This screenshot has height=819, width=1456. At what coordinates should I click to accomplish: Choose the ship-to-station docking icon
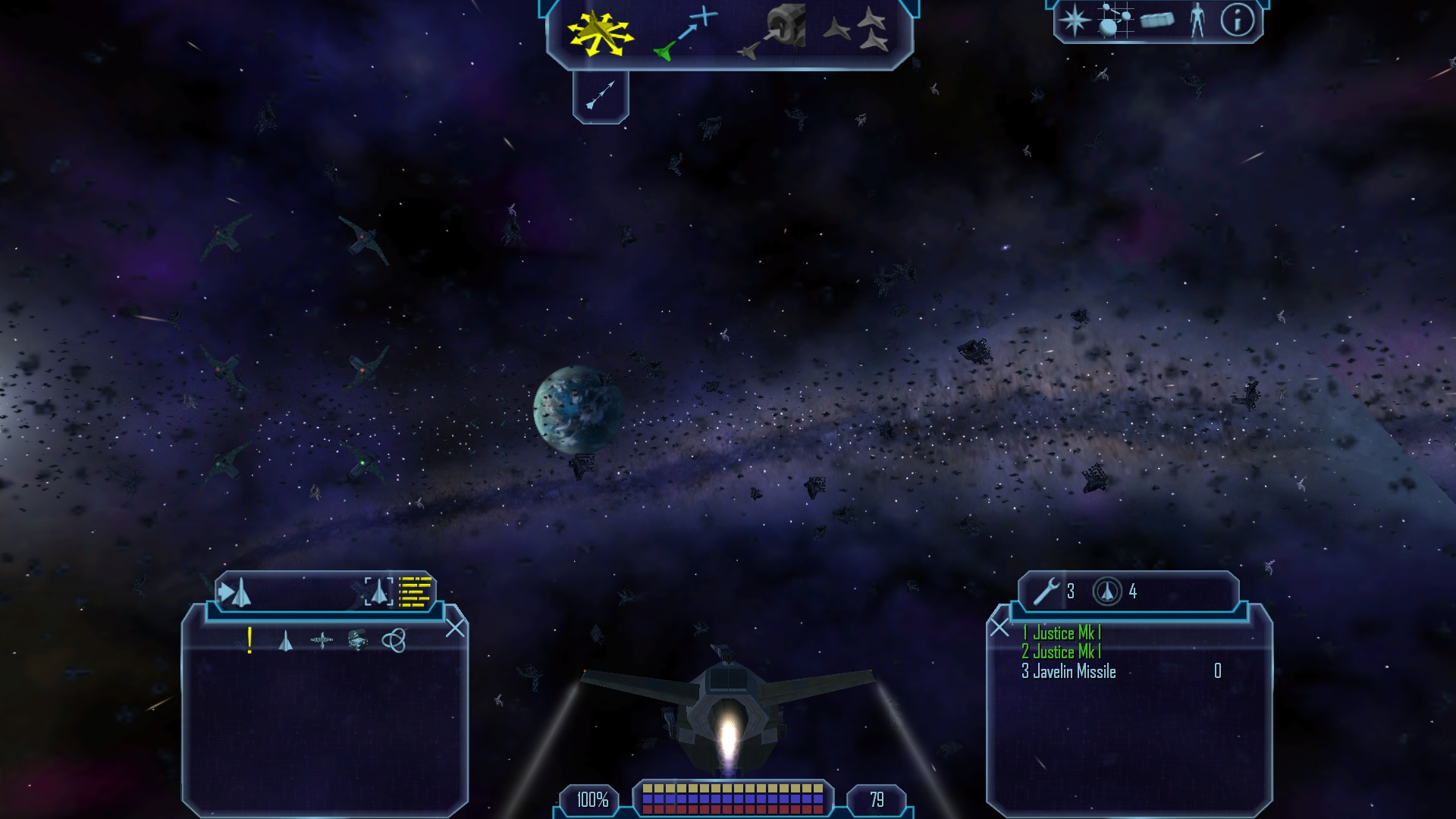tap(772, 33)
